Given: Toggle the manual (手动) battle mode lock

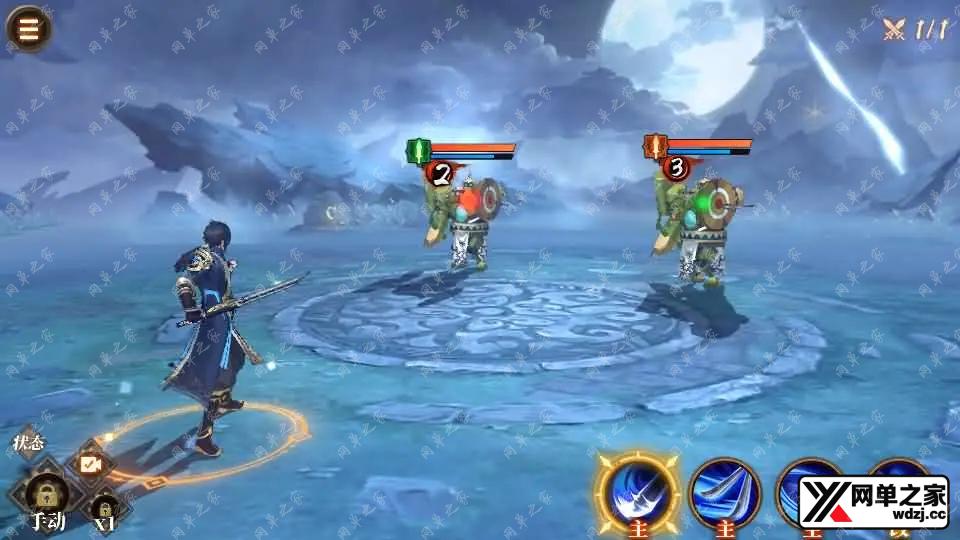Looking at the screenshot, I should pyautogui.click(x=47, y=497).
